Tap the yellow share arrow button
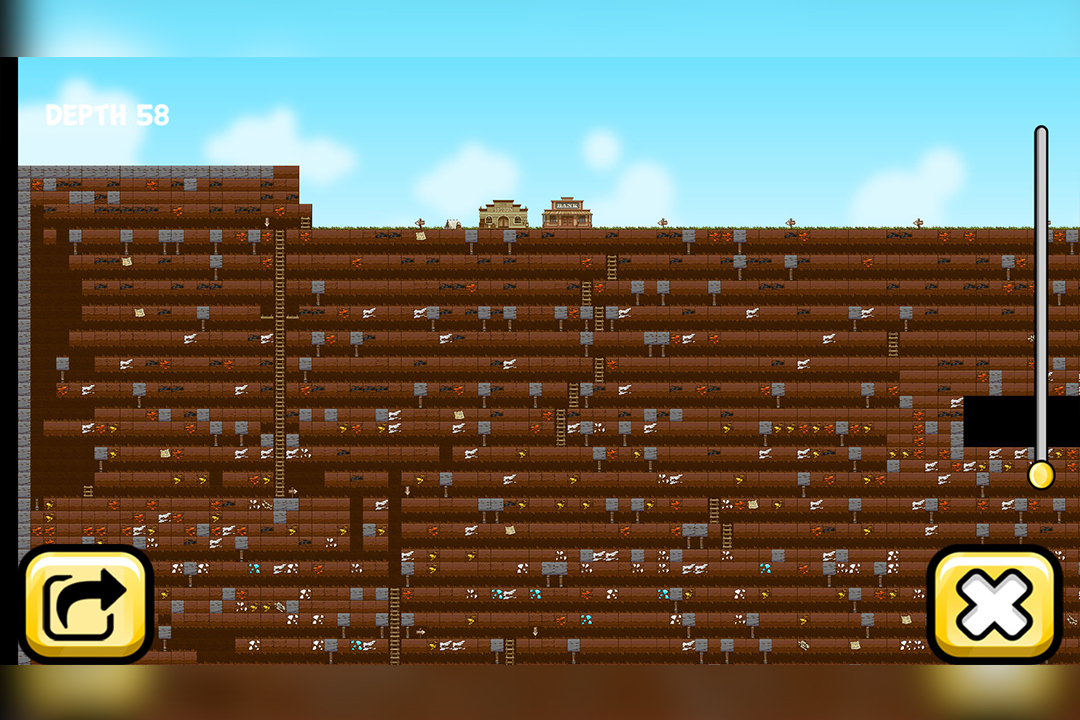Image resolution: width=1080 pixels, height=720 pixels. point(86,604)
